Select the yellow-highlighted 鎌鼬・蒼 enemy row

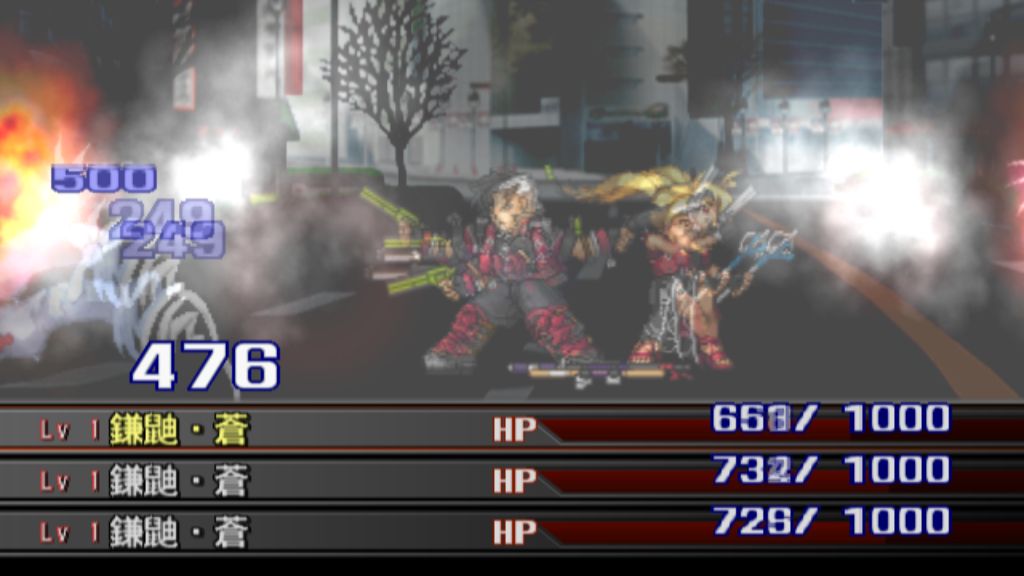[180, 429]
